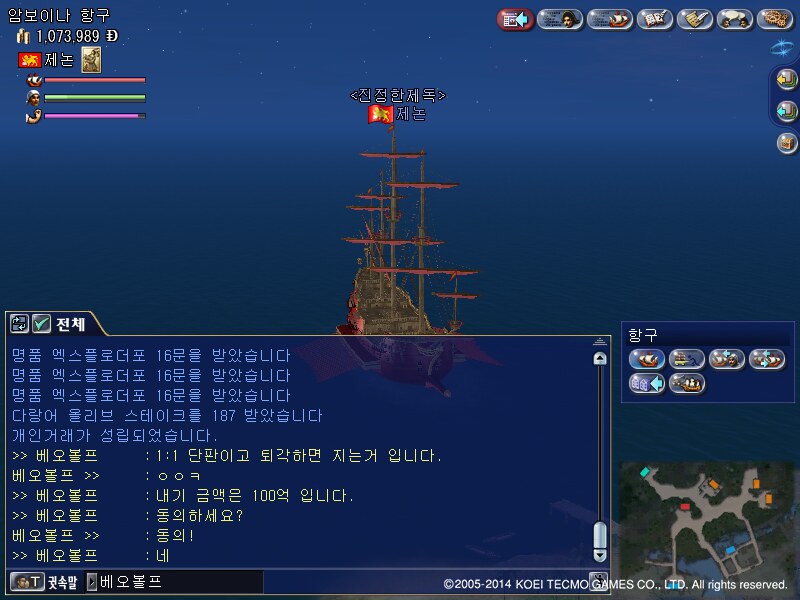Choose the cargo loading icon in harbor panel
The width and height of the screenshot is (800, 600).
point(687,359)
